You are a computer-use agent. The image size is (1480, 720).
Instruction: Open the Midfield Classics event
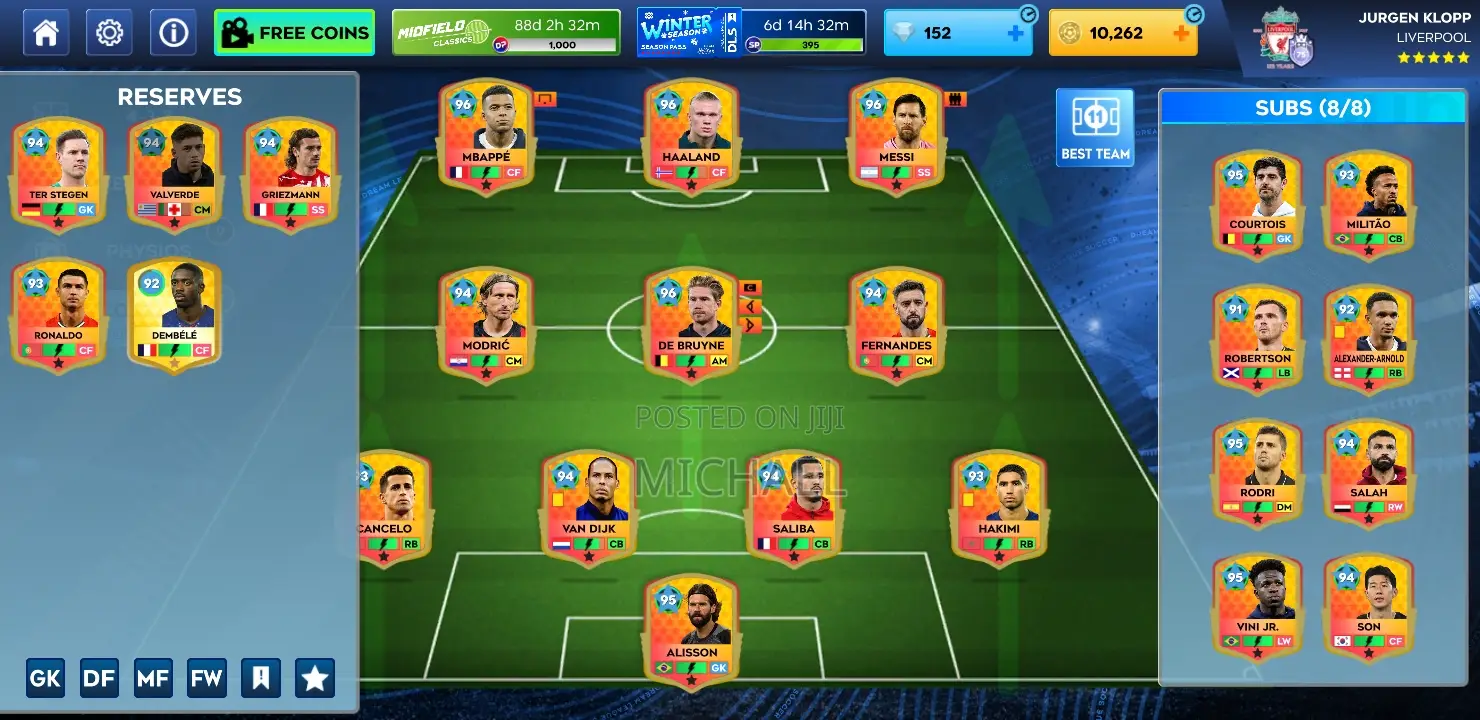tap(506, 30)
